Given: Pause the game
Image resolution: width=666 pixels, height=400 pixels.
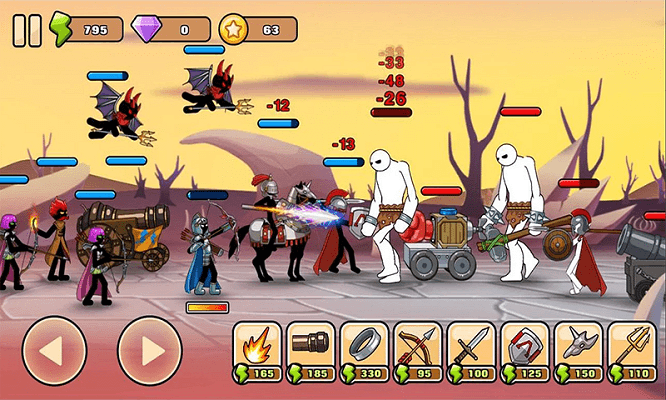Looking at the screenshot, I should [27, 30].
